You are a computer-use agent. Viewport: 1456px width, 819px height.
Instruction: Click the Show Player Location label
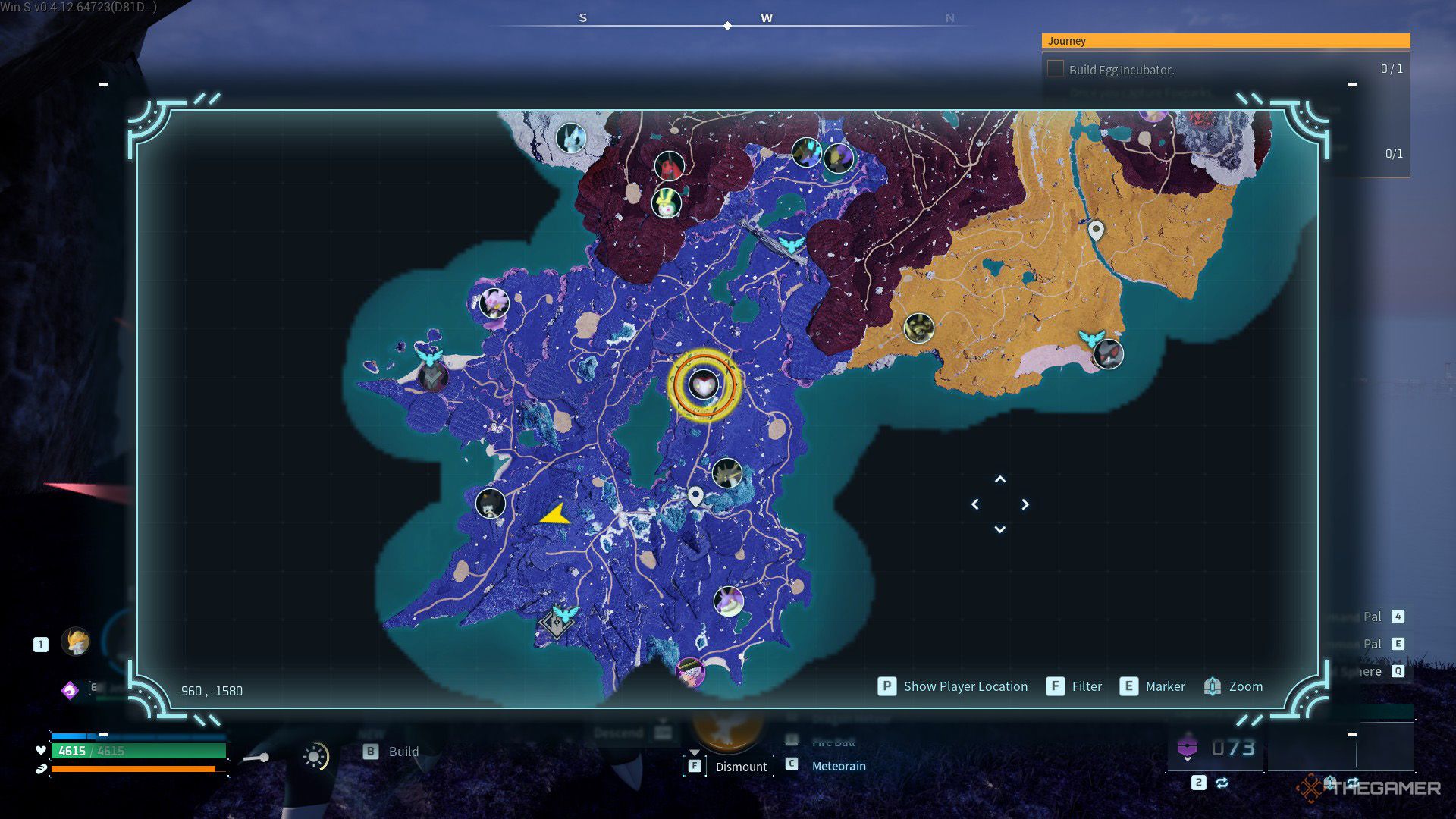click(965, 686)
